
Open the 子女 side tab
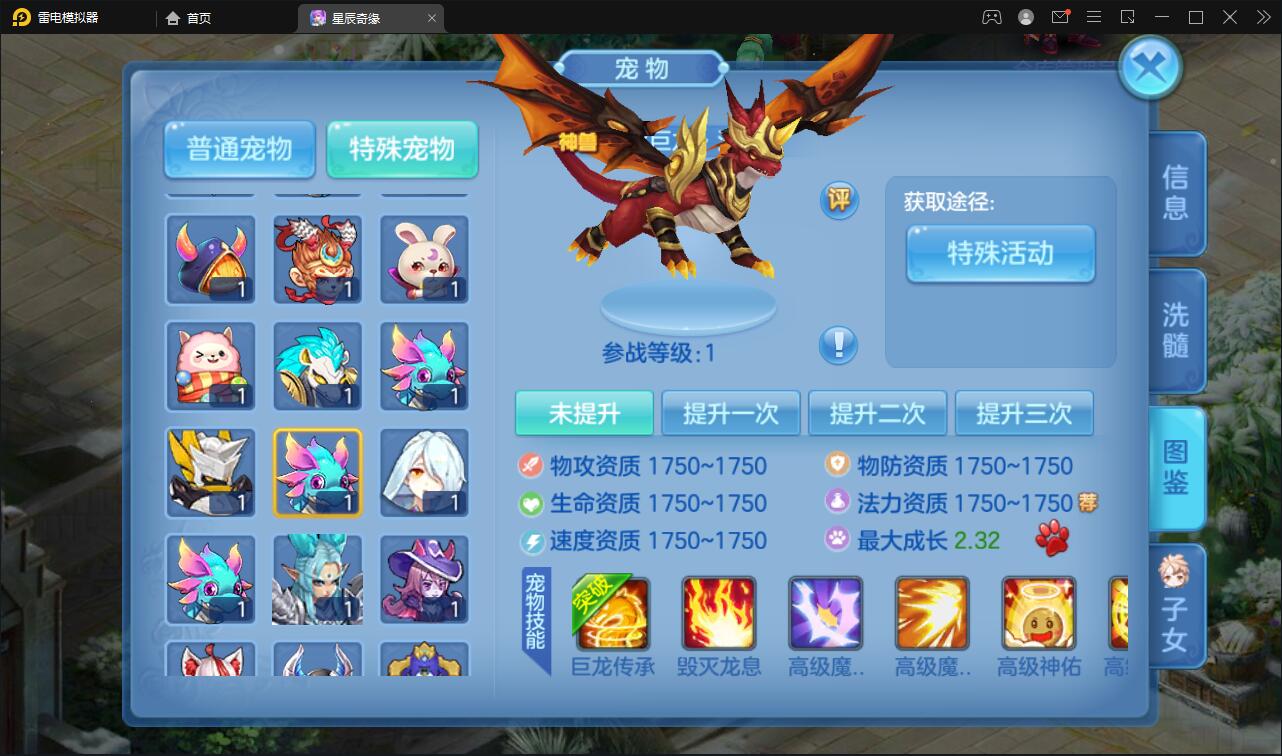tap(1176, 607)
